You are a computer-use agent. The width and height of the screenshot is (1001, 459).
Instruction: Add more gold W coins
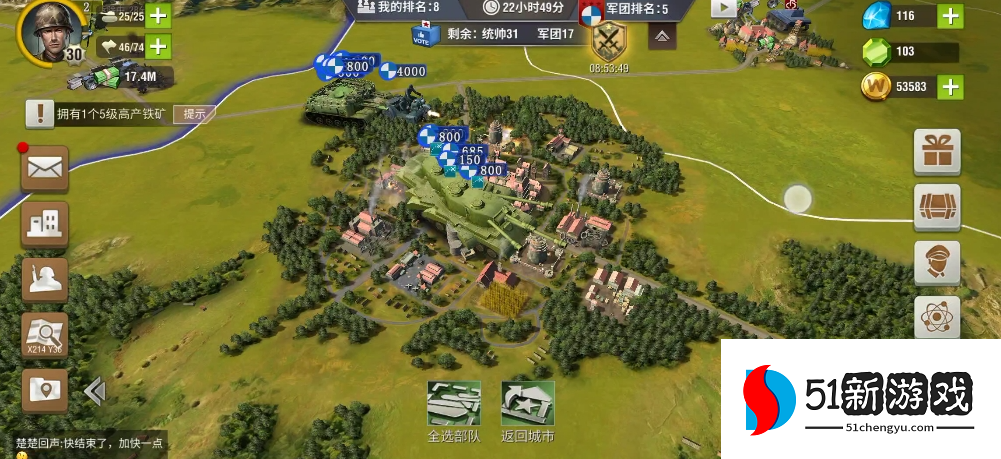pyautogui.click(x=950, y=87)
